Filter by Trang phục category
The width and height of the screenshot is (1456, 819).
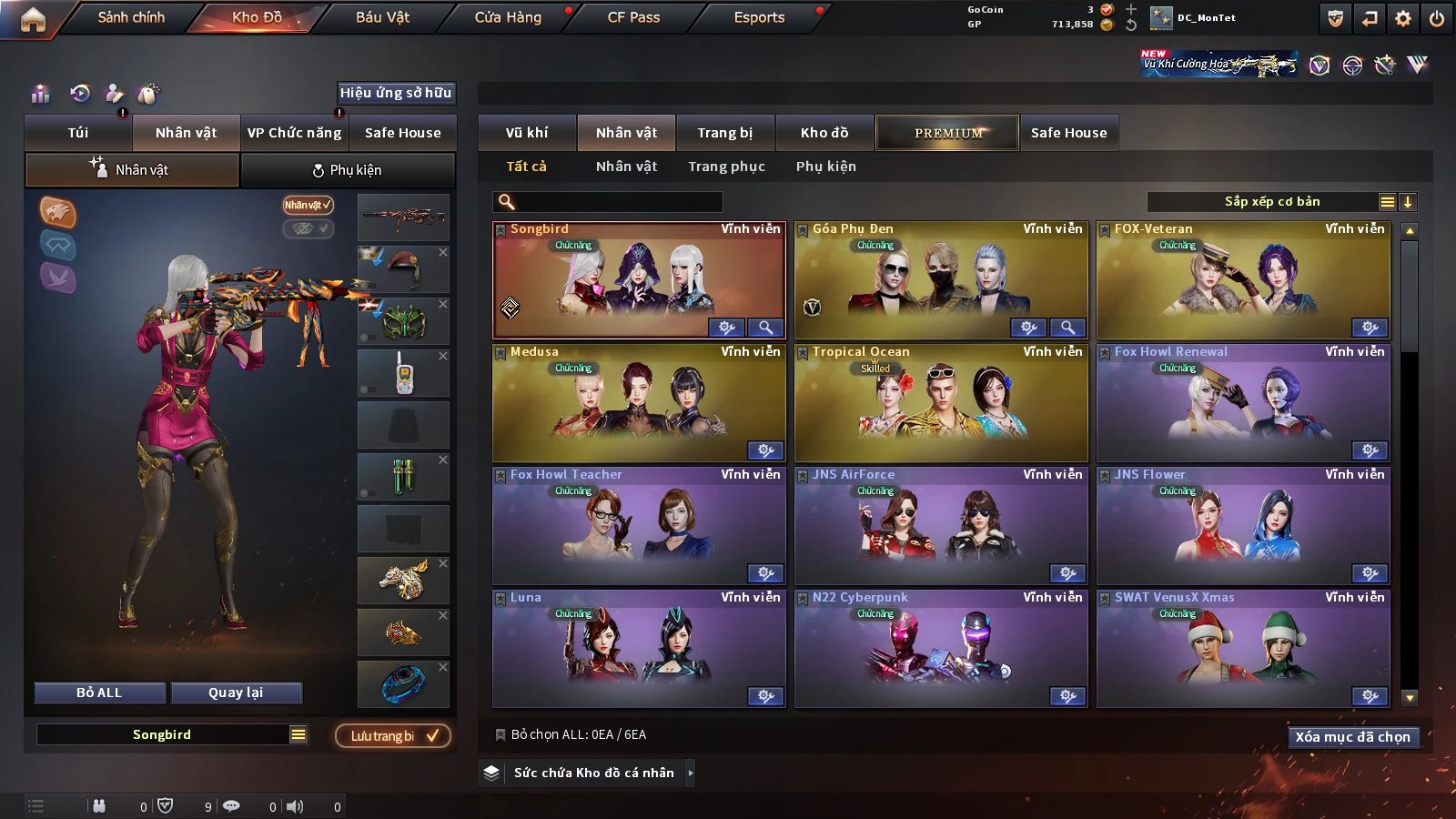point(726,167)
